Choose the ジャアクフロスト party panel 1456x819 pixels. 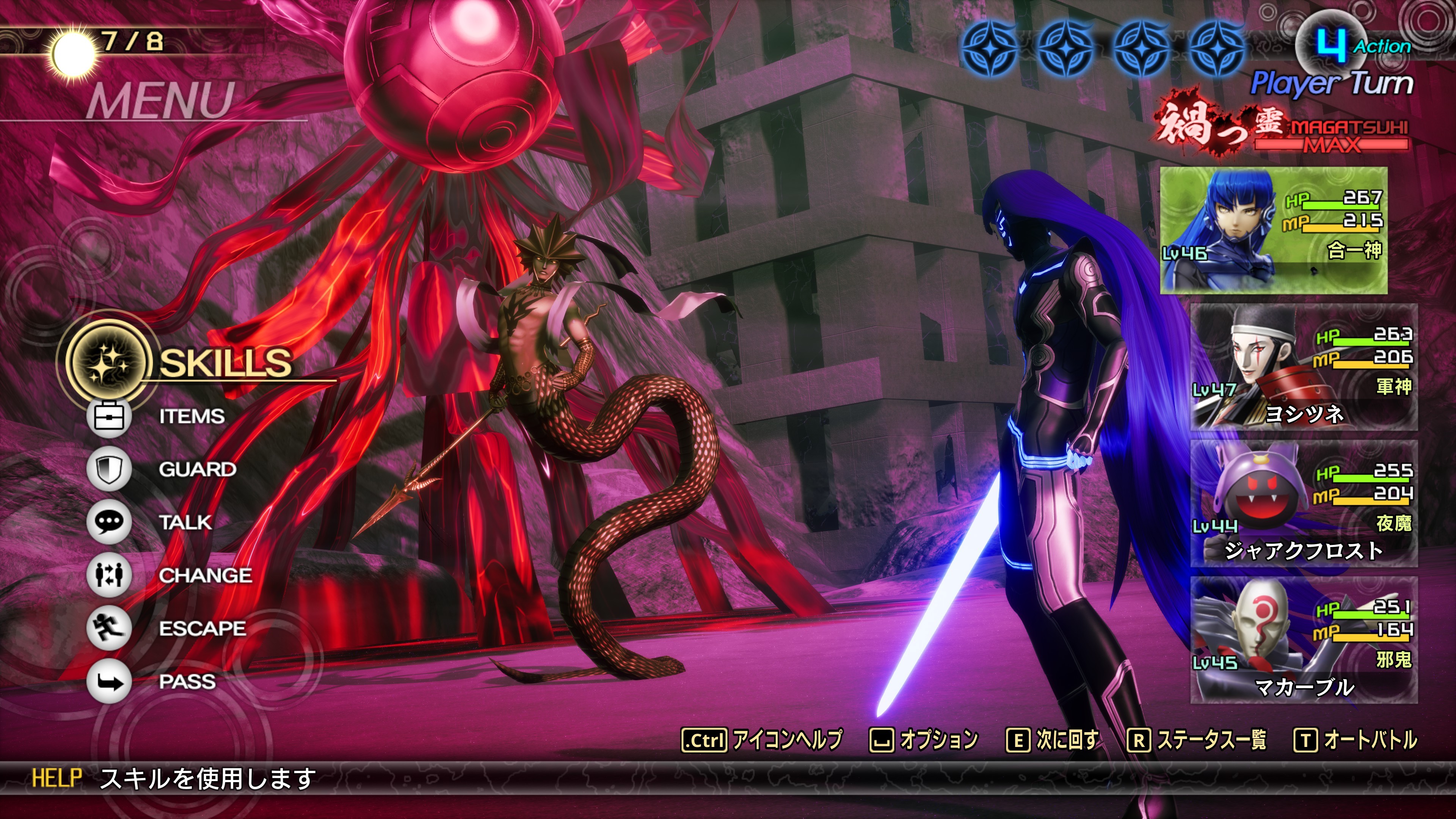[1304, 504]
